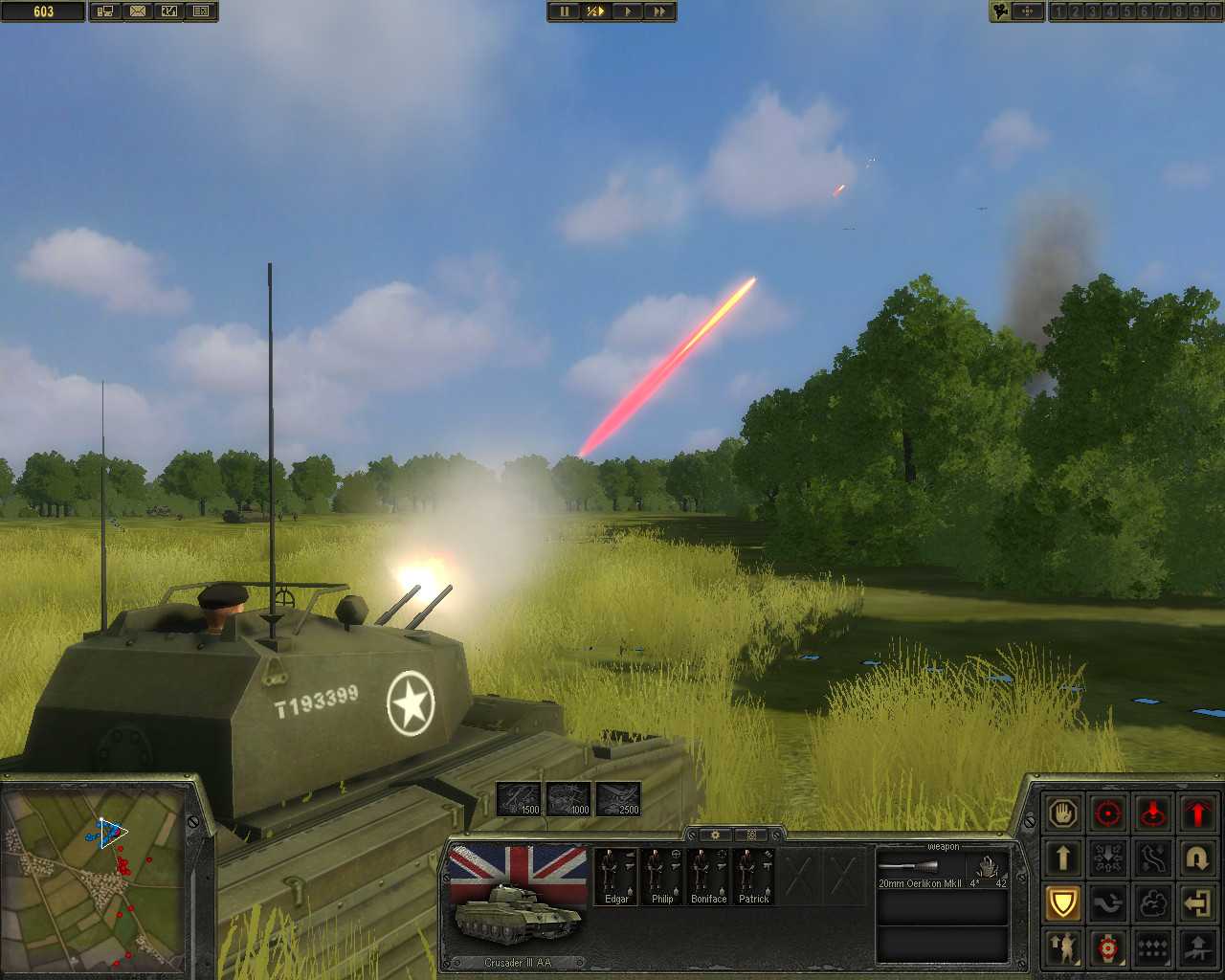
Task: Switch to the inventory grid tab
Action: pyautogui.click(x=751, y=835)
